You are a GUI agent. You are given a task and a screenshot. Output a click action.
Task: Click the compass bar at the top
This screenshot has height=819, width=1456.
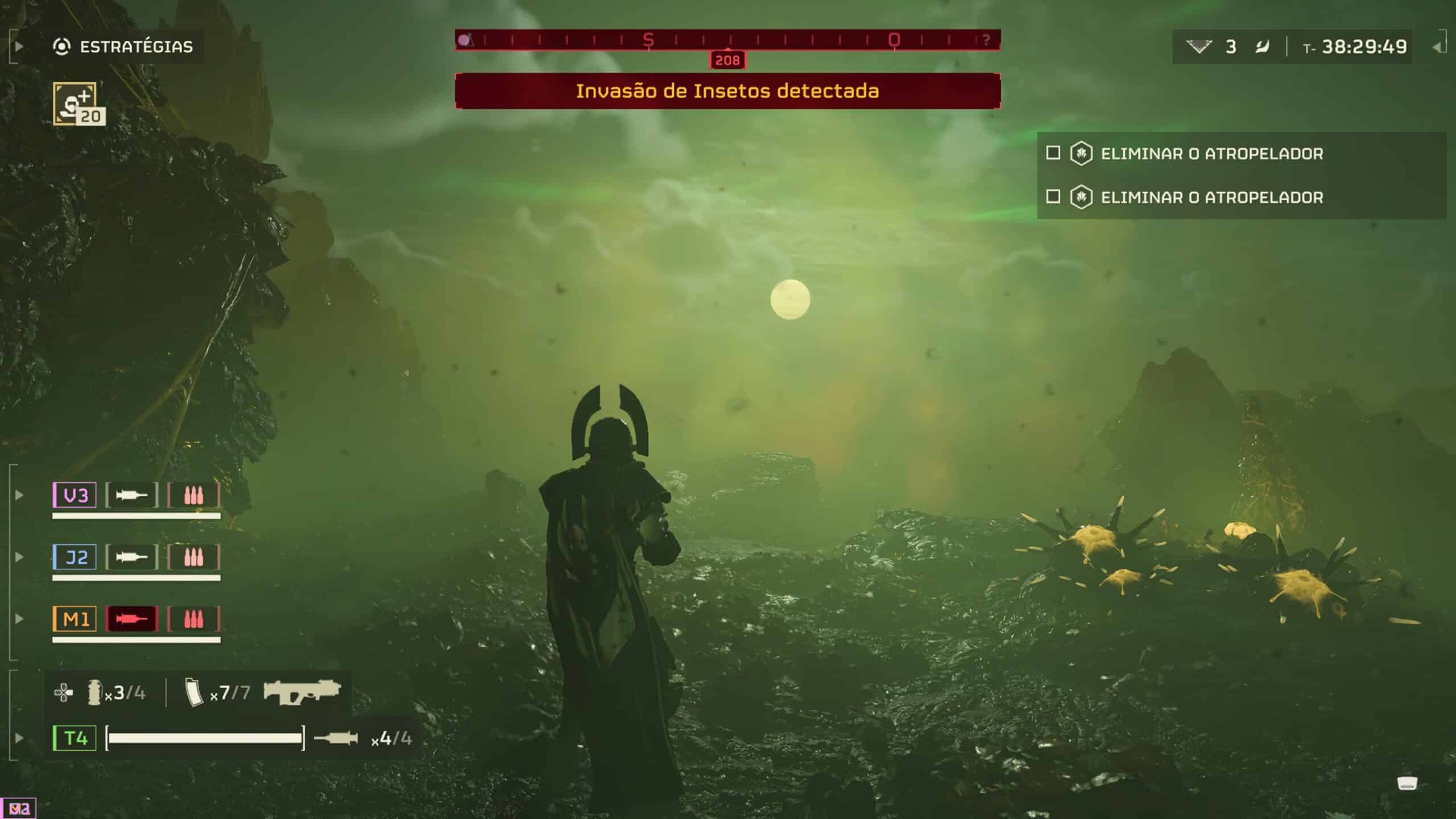727,40
